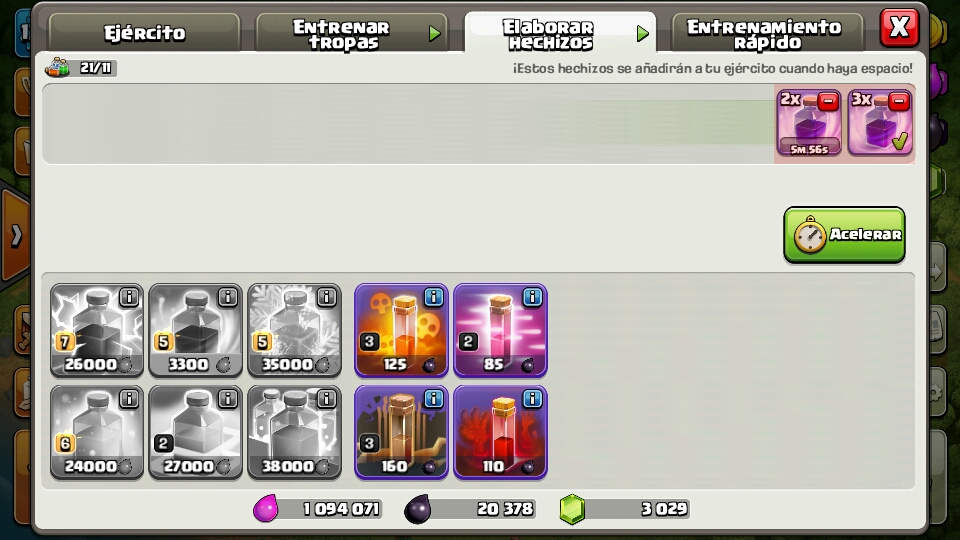This screenshot has width=960, height=540.
Task: Pick the snowflake spell costing 35000
Action: click(x=294, y=330)
